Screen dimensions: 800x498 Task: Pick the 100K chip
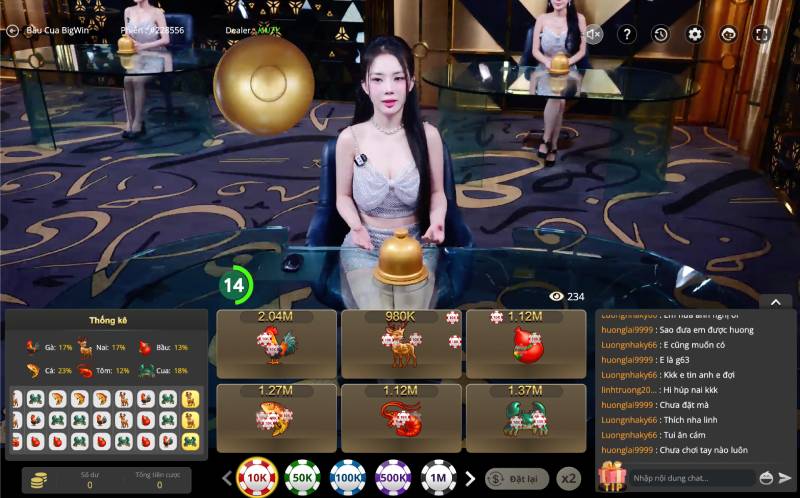point(348,478)
